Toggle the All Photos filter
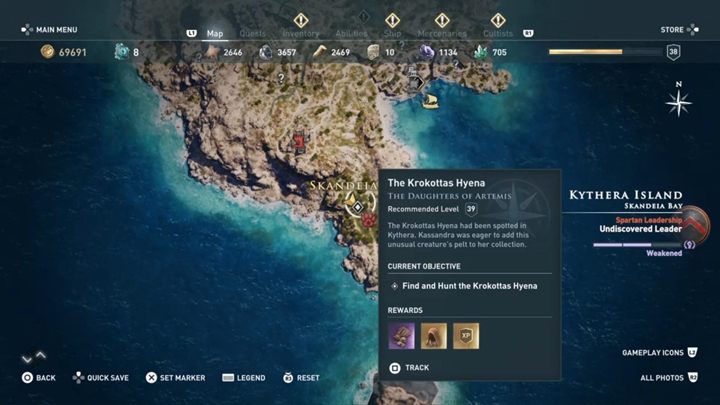 click(x=667, y=378)
